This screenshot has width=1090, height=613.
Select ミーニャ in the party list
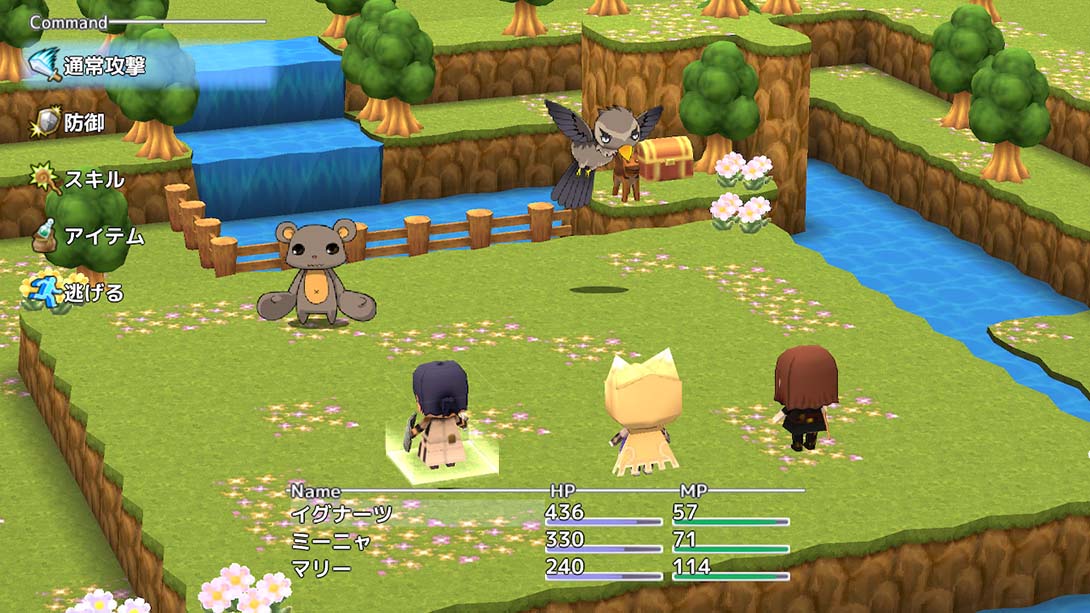point(331,541)
